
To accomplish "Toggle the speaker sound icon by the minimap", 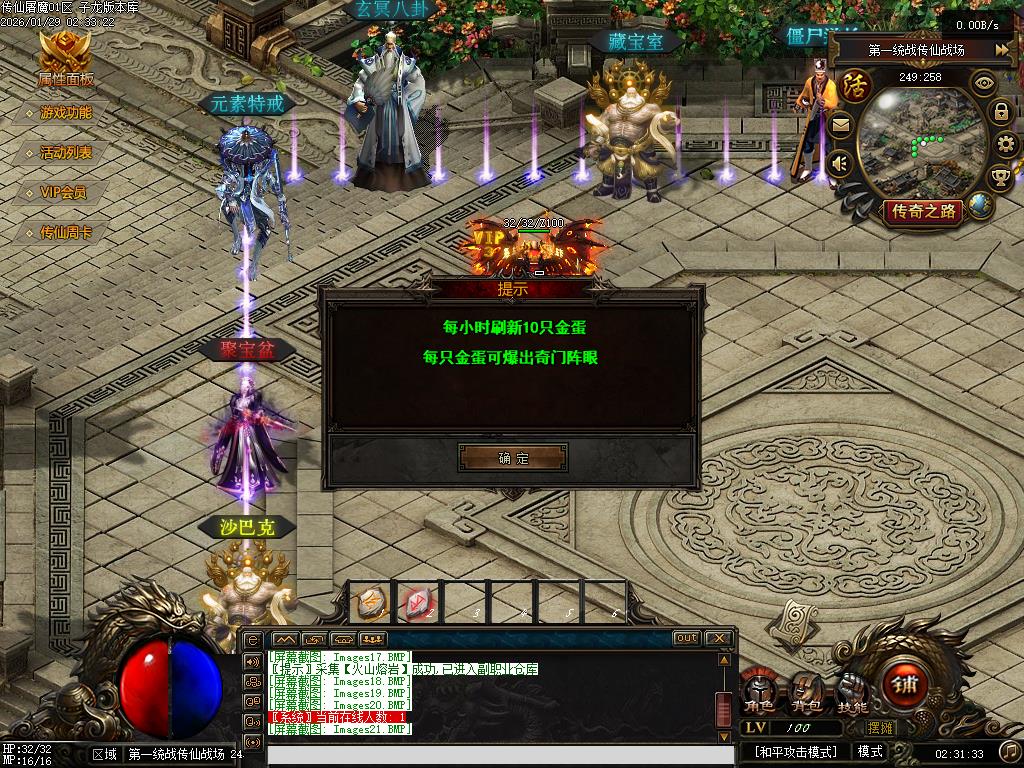I will point(840,163).
